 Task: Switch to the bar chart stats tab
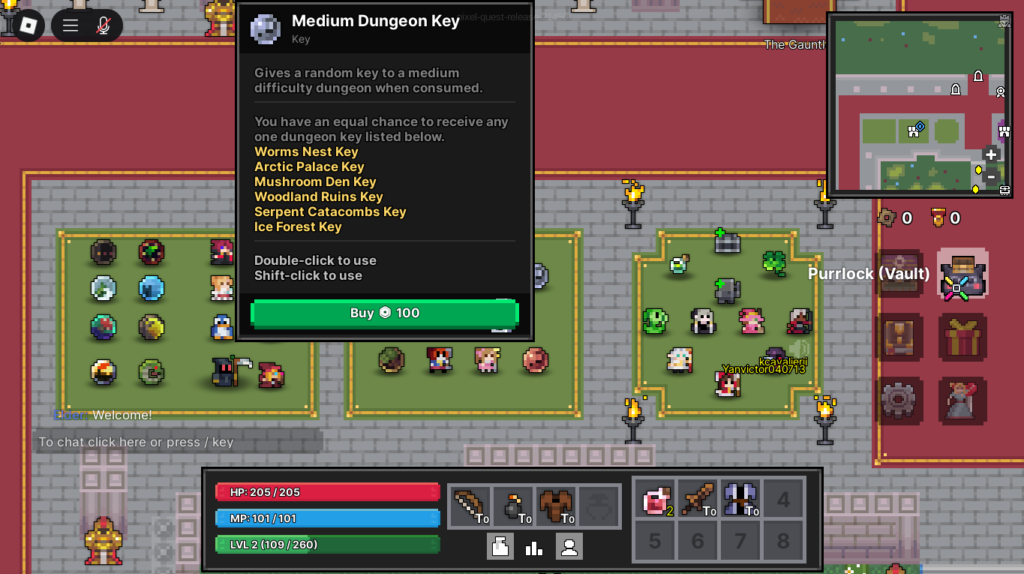pyautogui.click(x=534, y=546)
